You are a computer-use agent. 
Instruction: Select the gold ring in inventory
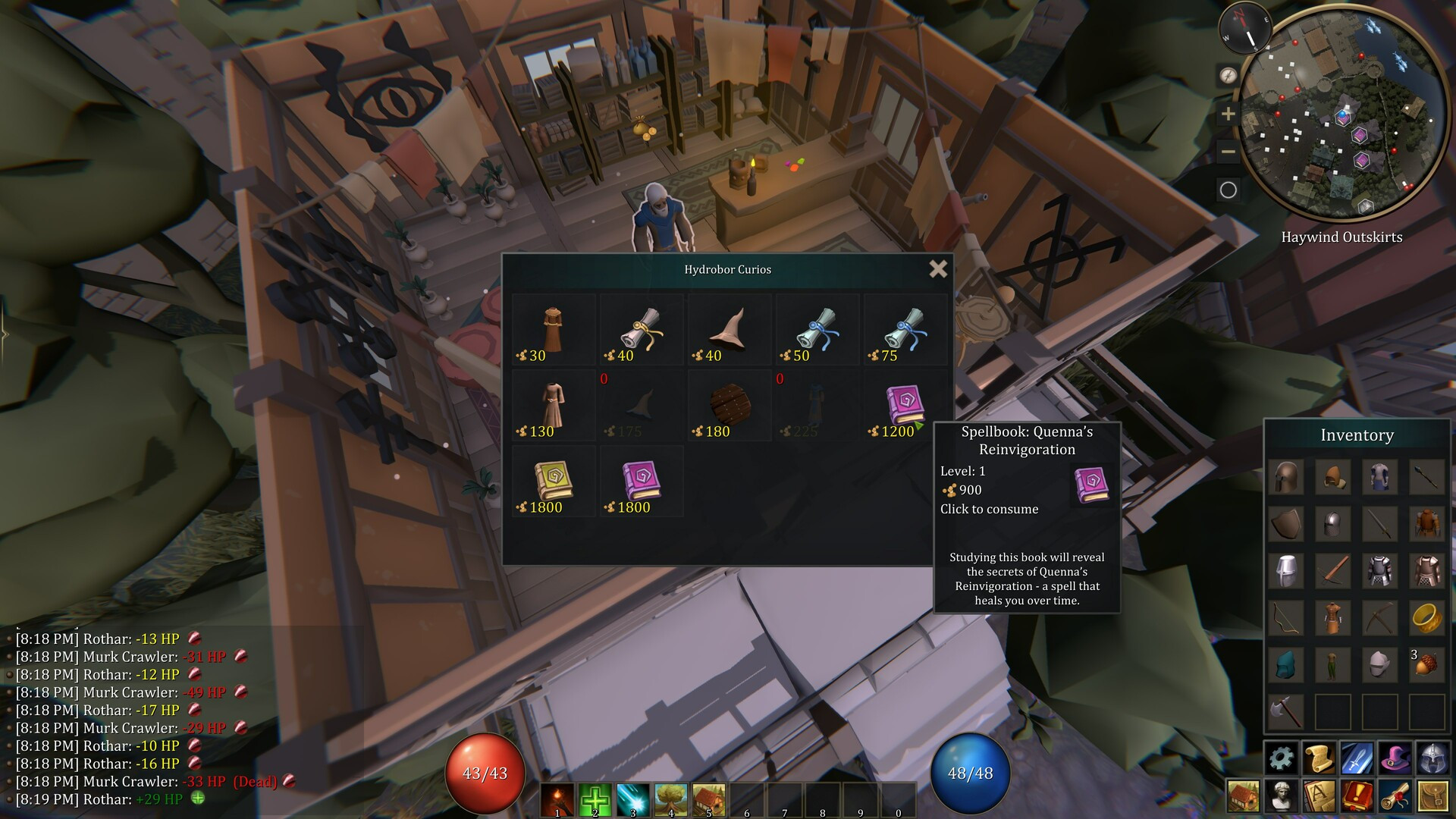pyautogui.click(x=1426, y=618)
